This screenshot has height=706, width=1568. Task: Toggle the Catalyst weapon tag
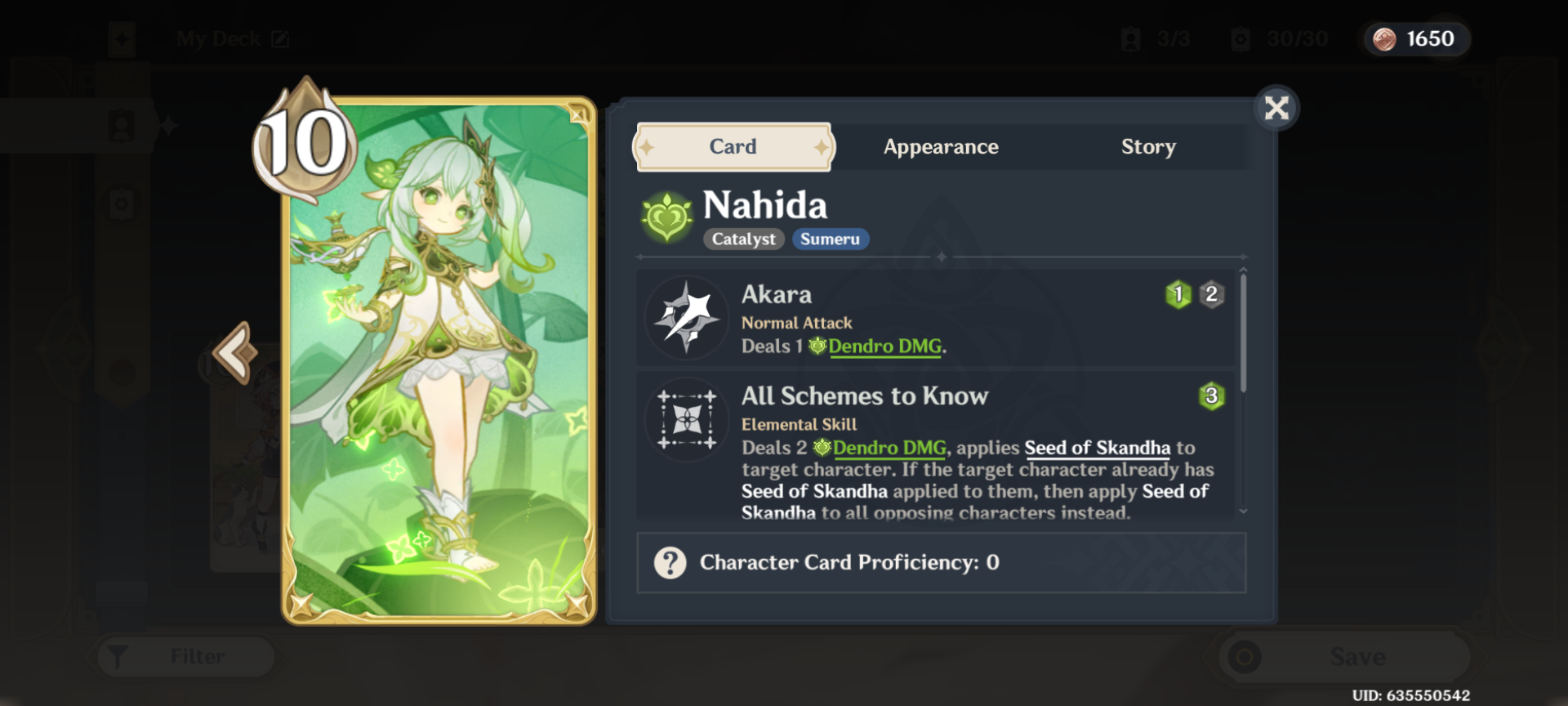click(x=742, y=239)
